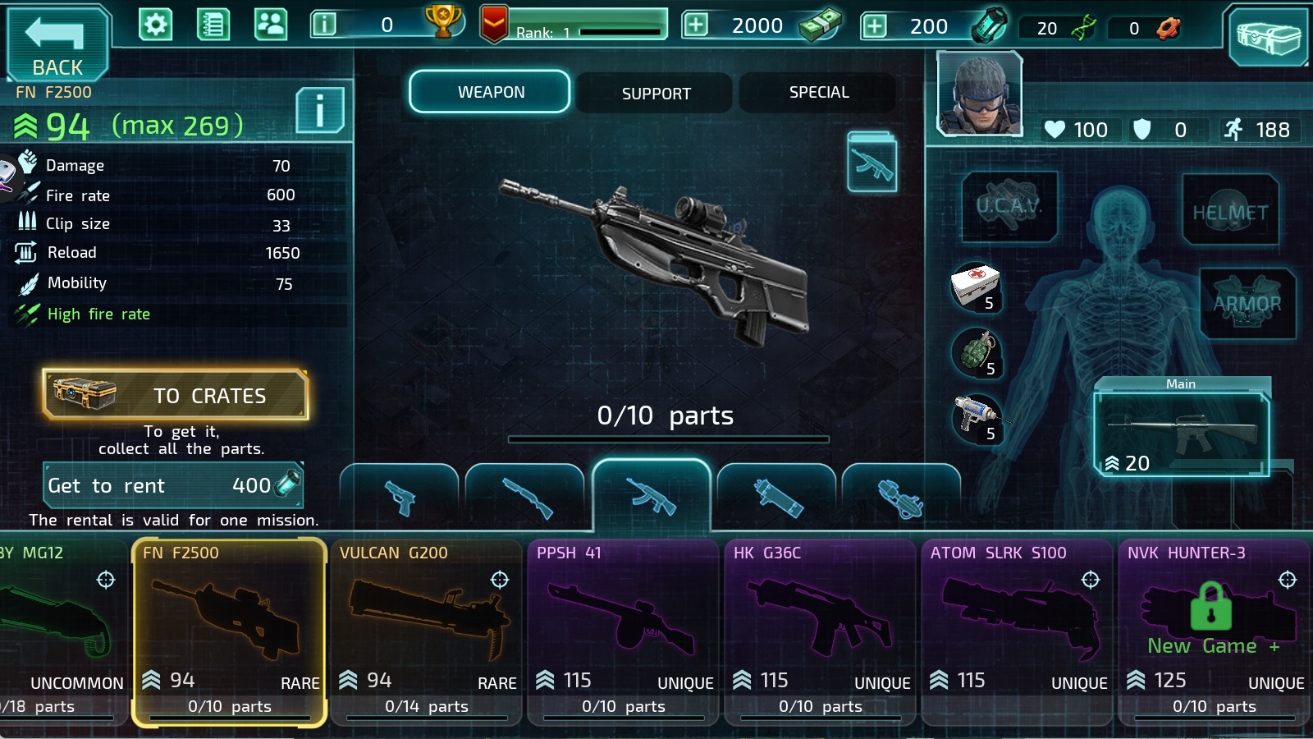This screenshot has width=1313, height=739.
Task: Choose the pistol weapon category tab
Action: click(x=401, y=497)
